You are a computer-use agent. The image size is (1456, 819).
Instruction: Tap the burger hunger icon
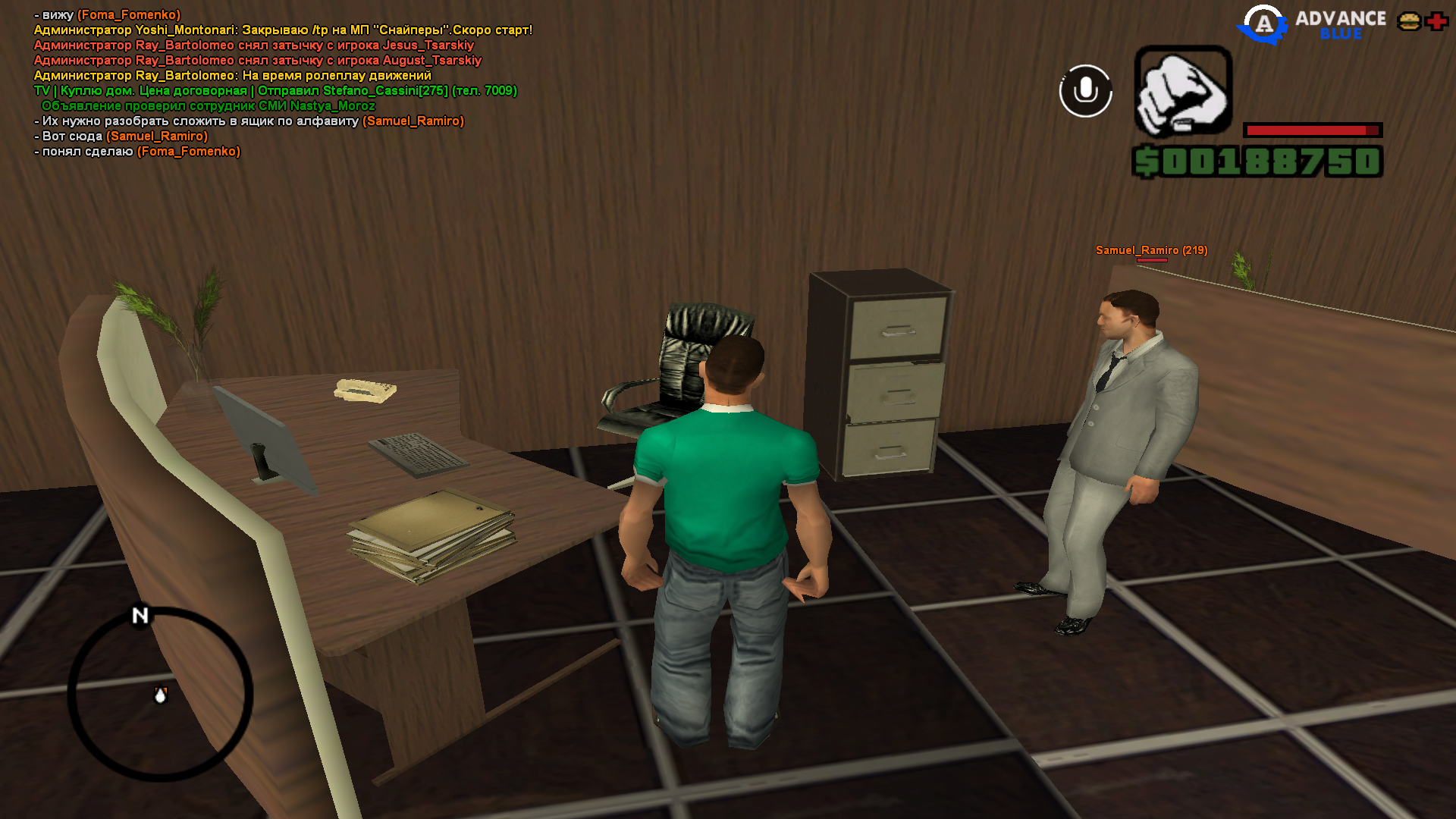click(1409, 22)
